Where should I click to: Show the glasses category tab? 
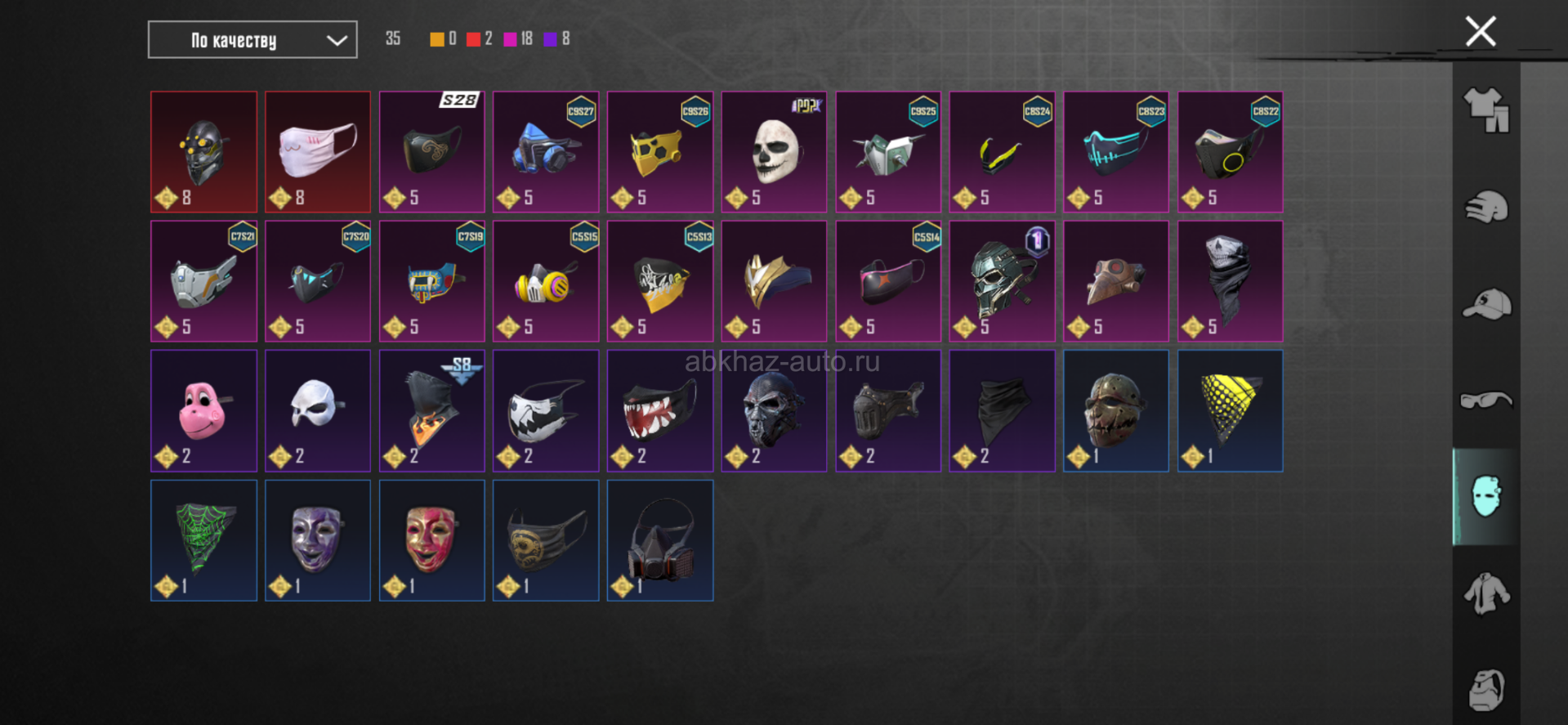[x=1485, y=401]
